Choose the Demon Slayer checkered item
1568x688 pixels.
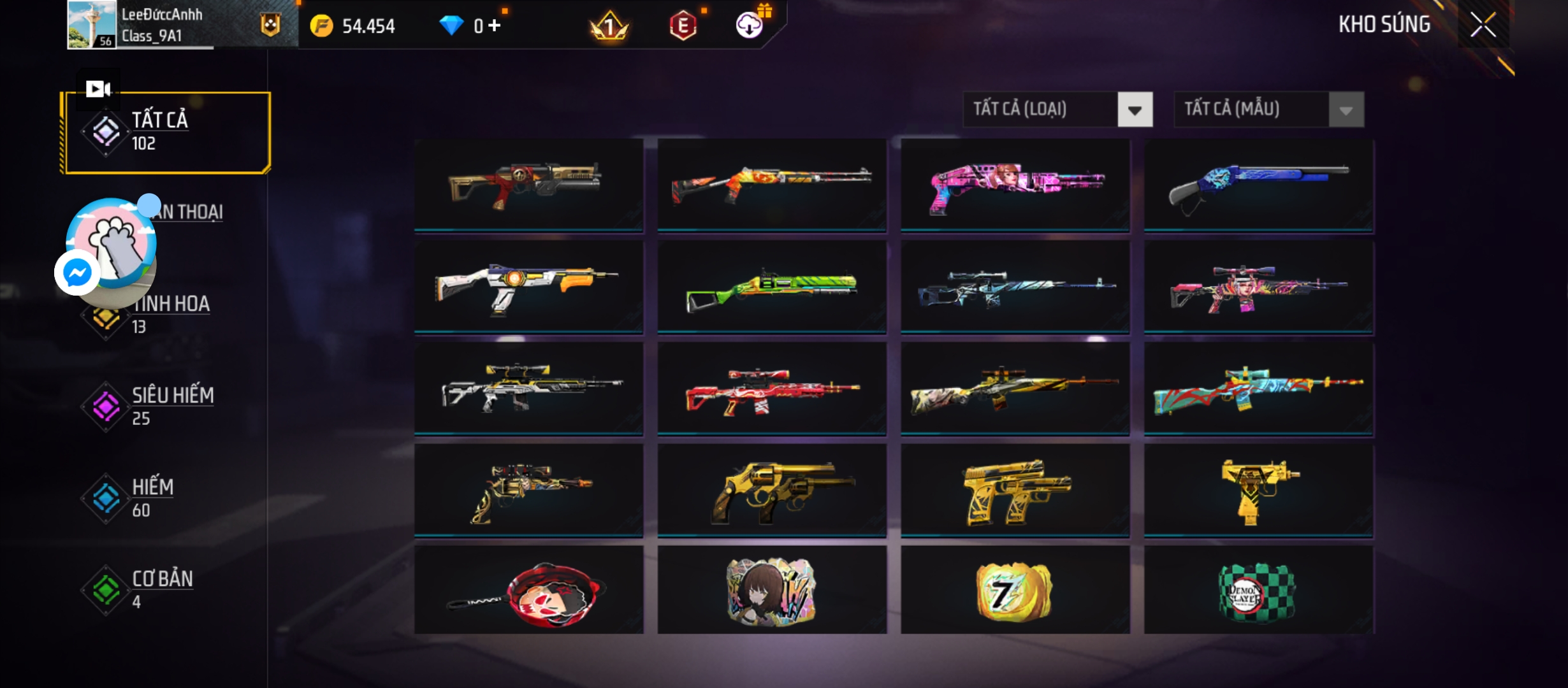(1258, 592)
